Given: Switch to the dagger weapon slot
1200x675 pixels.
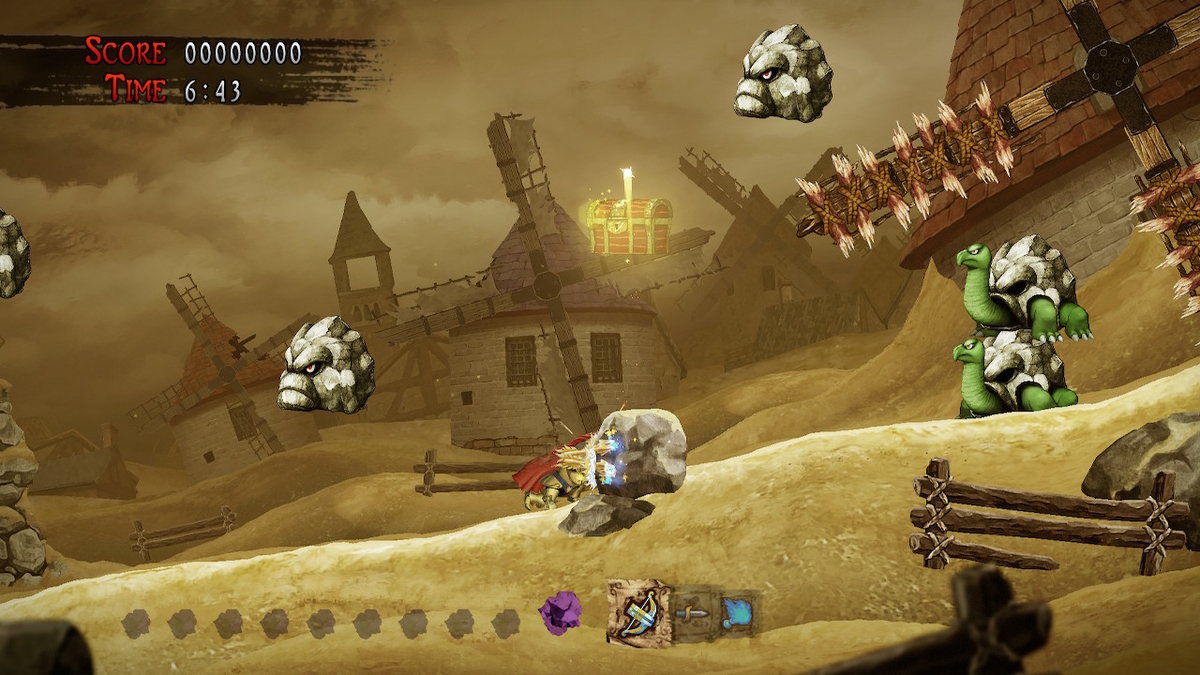Looking at the screenshot, I should point(692,611).
